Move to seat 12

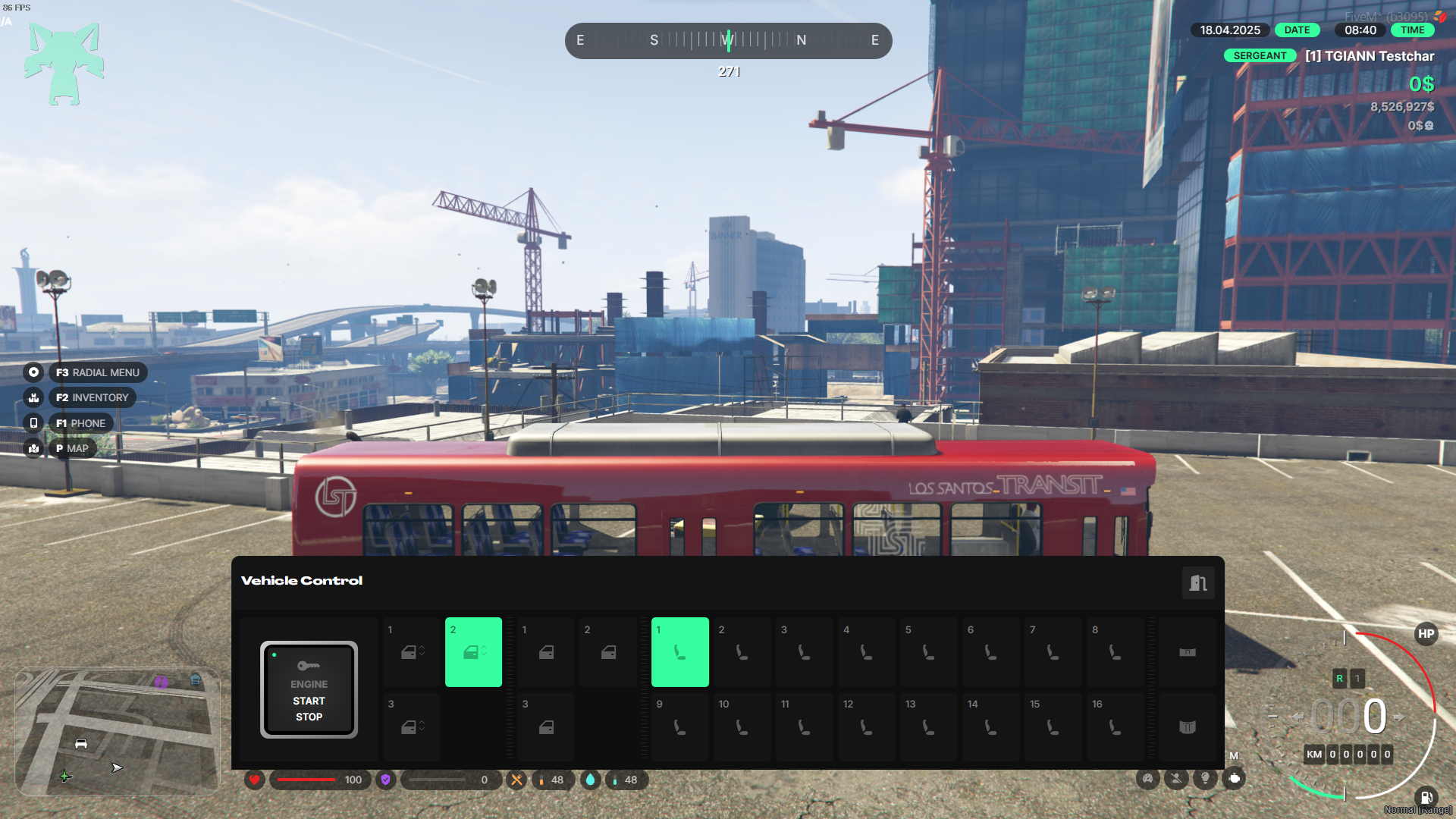coord(866,726)
